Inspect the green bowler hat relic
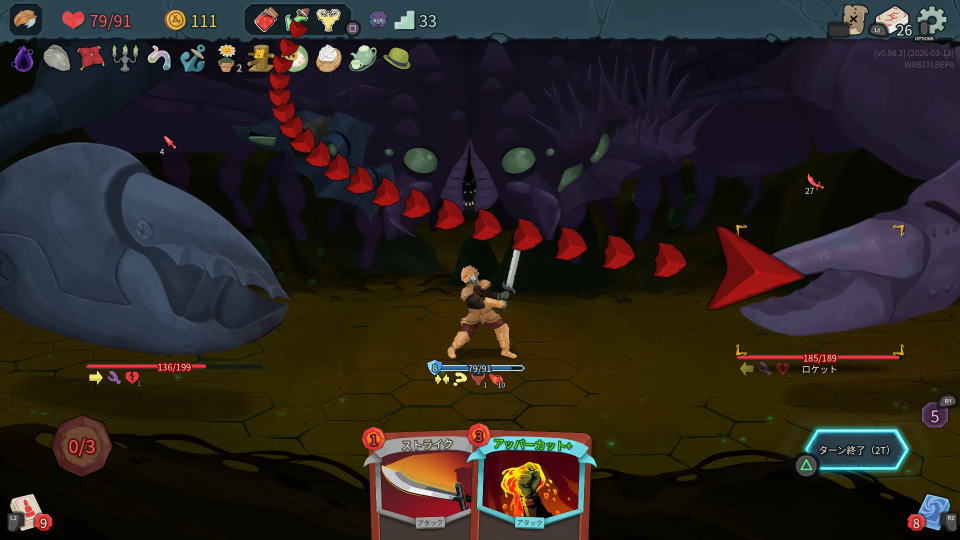960x540 pixels. 397,58
